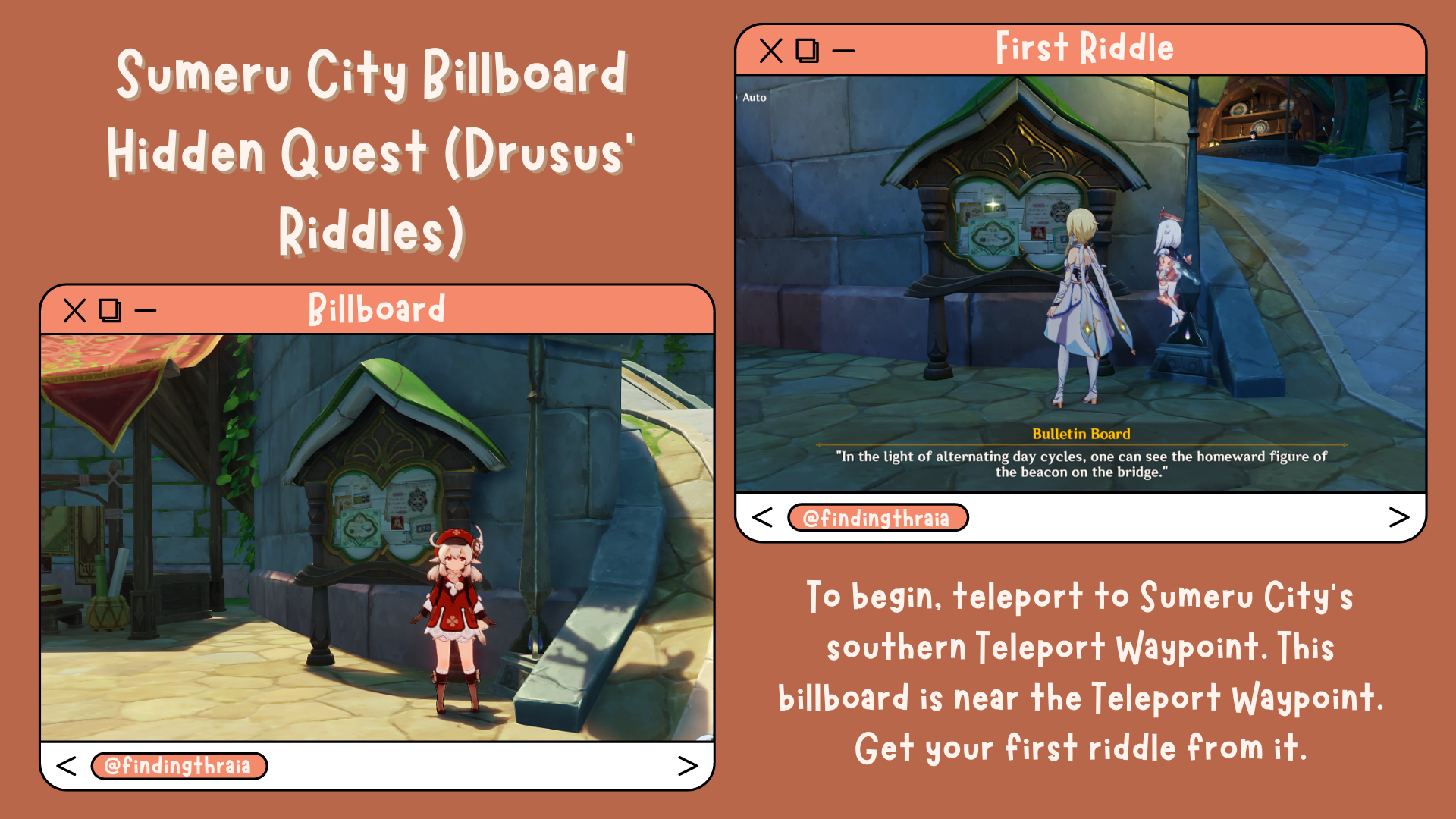Maximize the First Riddle window
The height and width of the screenshot is (819, 1456).
[x=808, y=50]
